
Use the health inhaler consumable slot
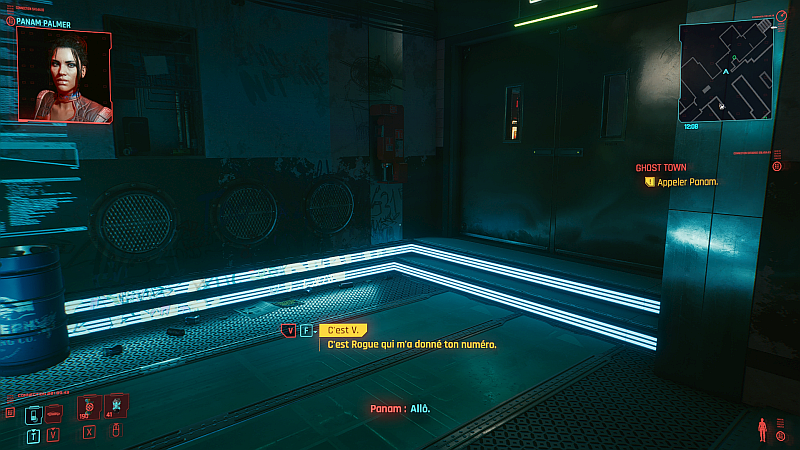[x=89, y=407]
